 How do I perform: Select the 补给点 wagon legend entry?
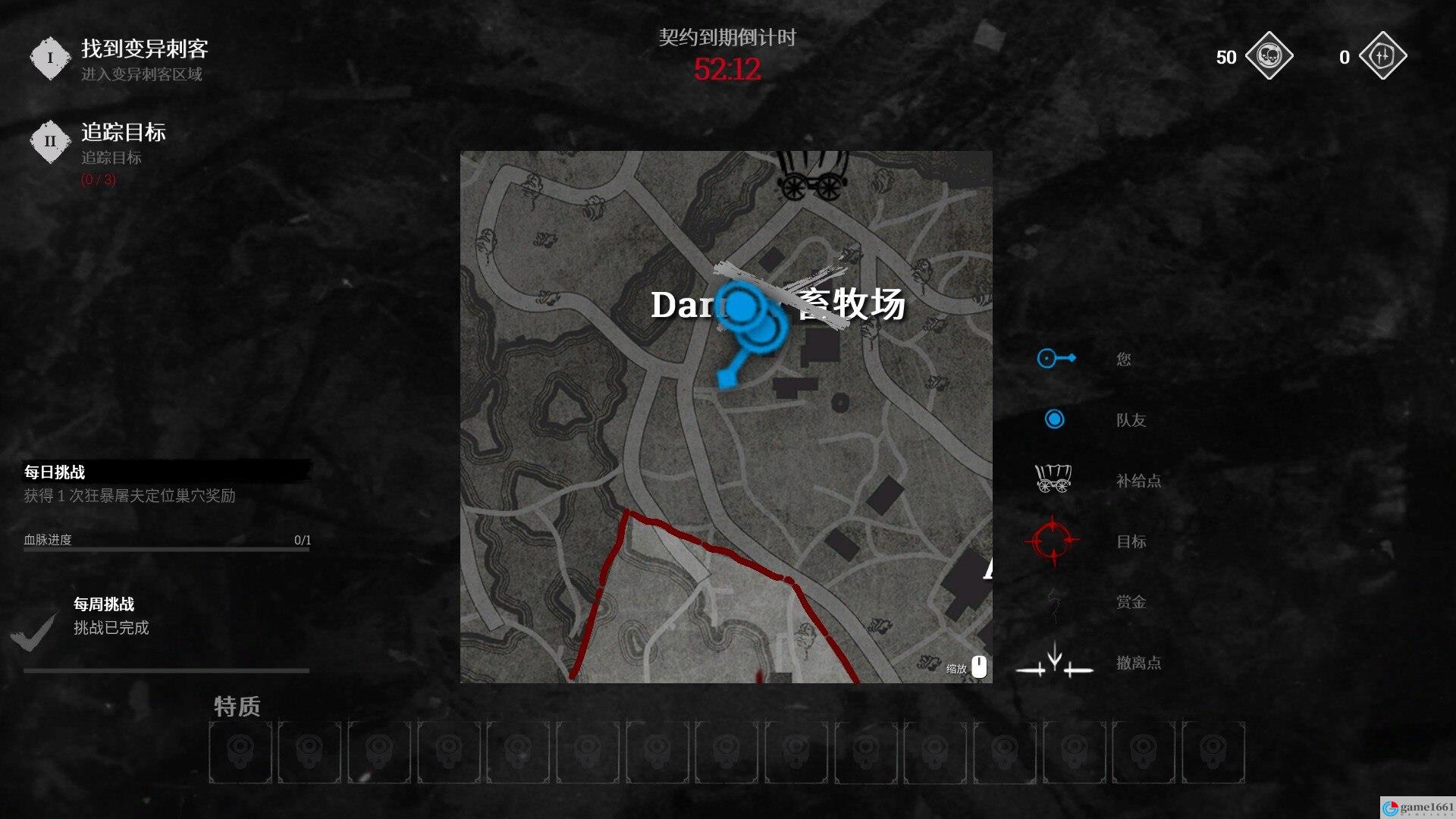pyautogui.click(x=1137, y=481)
